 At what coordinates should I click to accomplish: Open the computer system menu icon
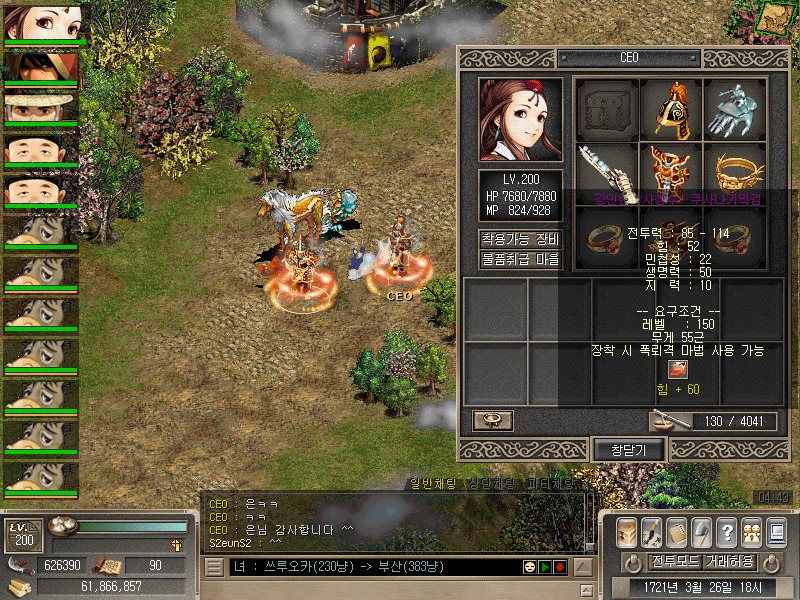click(776, 532)
